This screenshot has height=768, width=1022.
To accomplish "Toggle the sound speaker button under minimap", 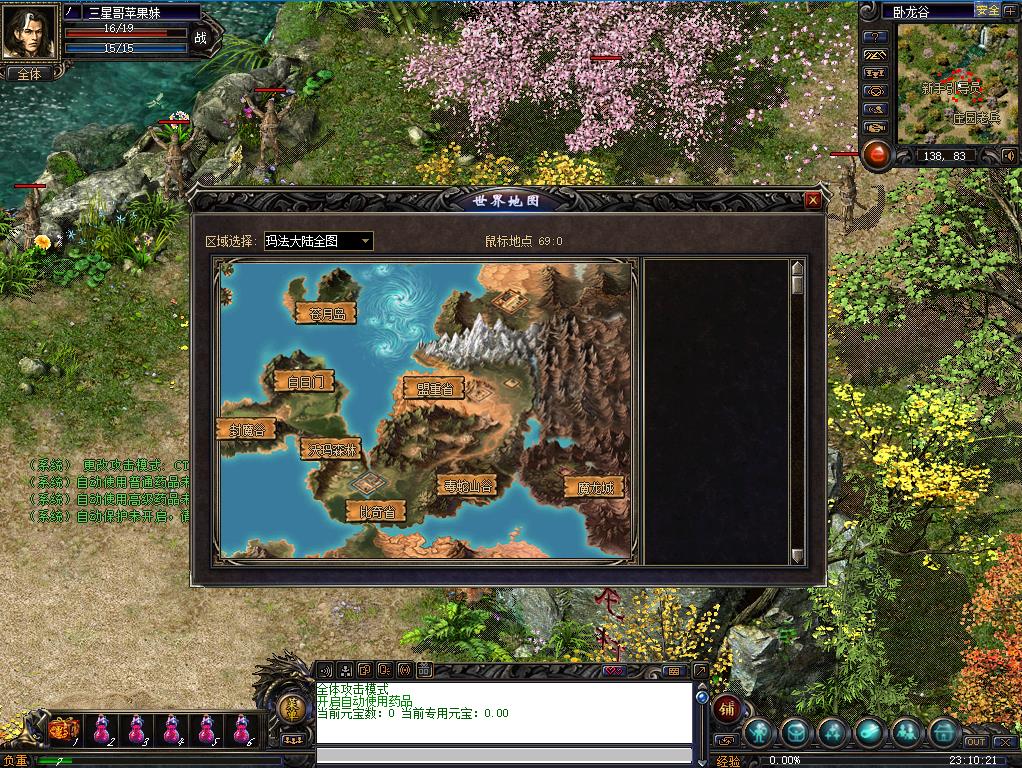I will click(x=1008, y=155).
